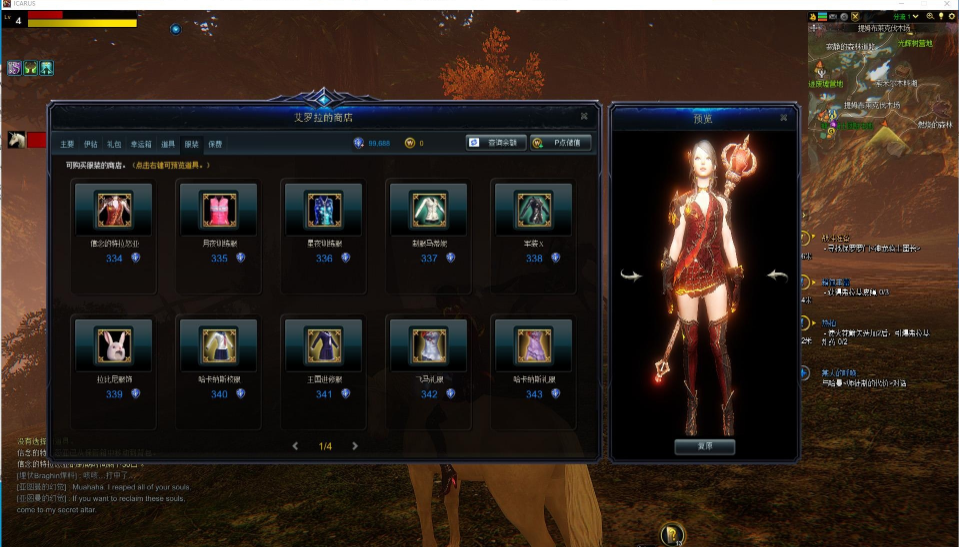The image size is (959, 547).
Task: Pick the blue star-night costume priced 336
Action: coord(324,210)
